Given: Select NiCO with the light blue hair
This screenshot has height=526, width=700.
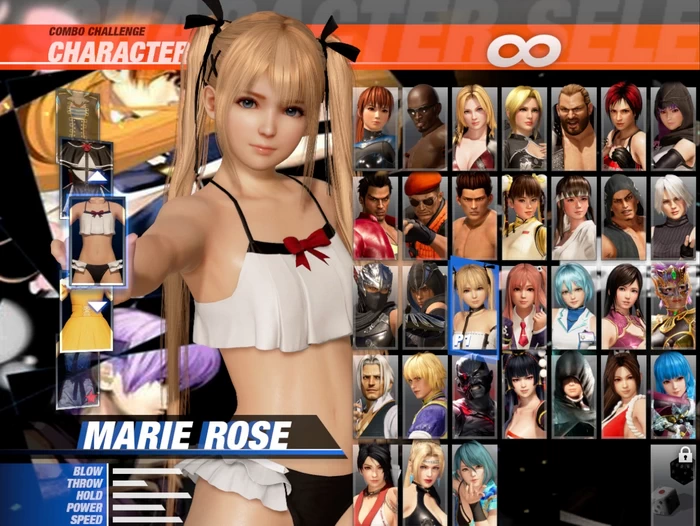Looking at the screenshot, I should tap(573, 305).
